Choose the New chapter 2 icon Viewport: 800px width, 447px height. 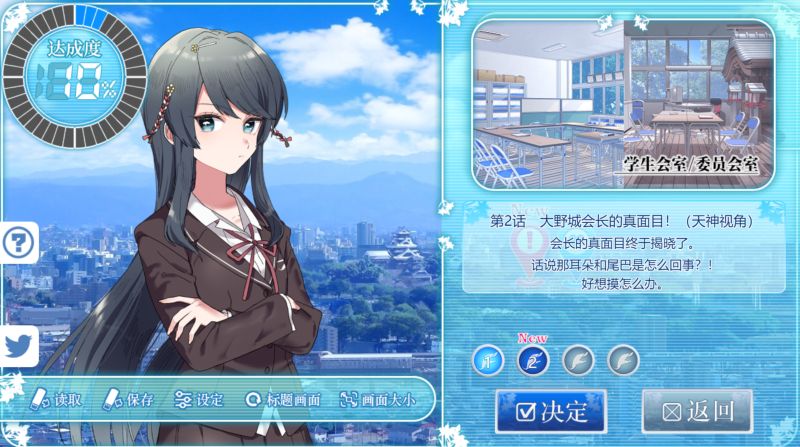point(533,358)
